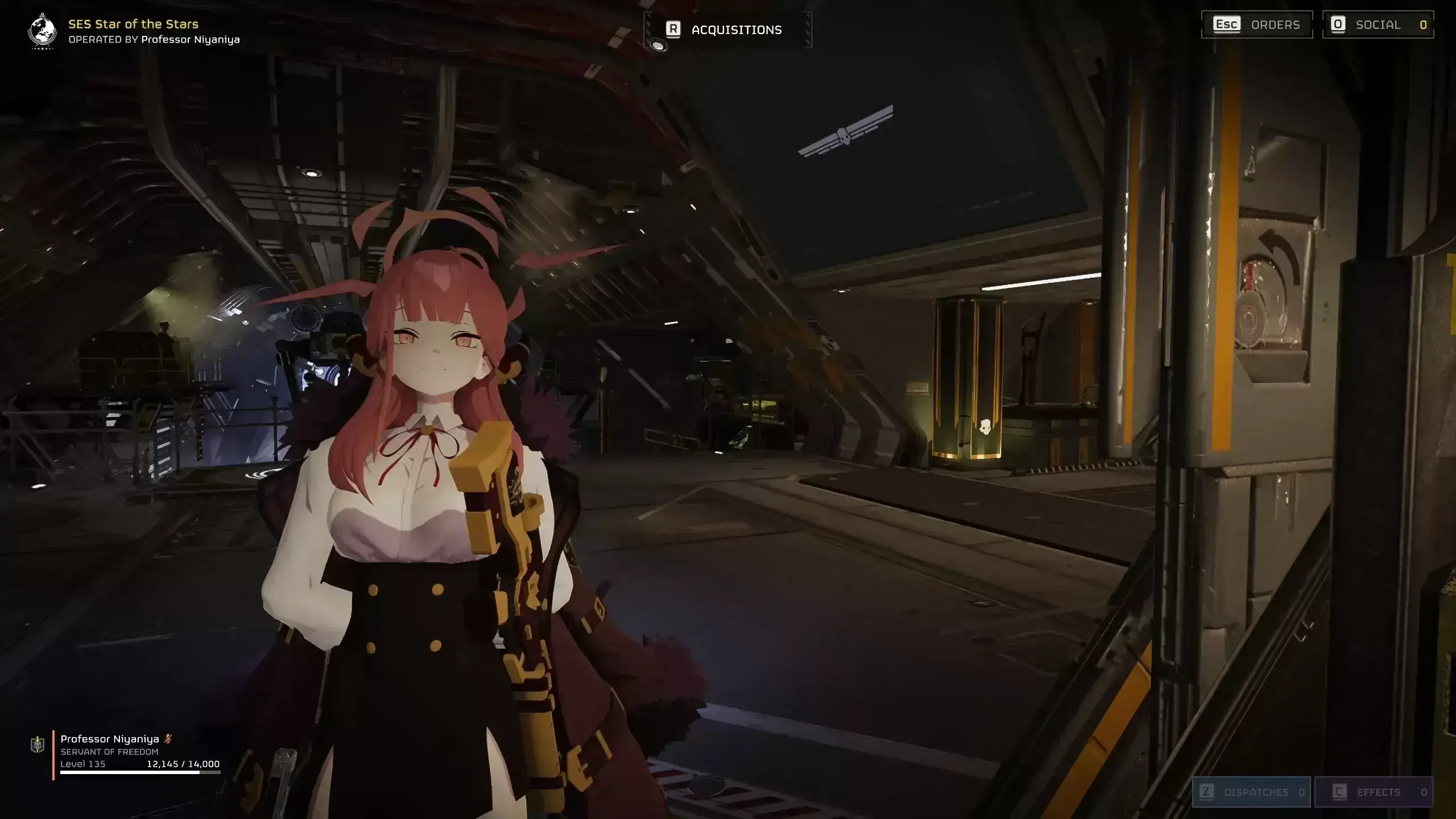
Task: Show the Dispatches panel
Action: point(1251,792)
